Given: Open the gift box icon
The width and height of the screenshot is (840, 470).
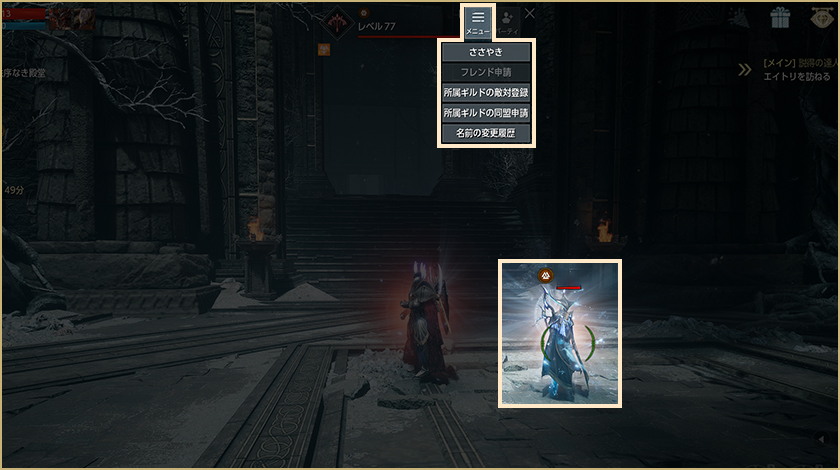Looking at the screenshot, I should pos(780,17).
